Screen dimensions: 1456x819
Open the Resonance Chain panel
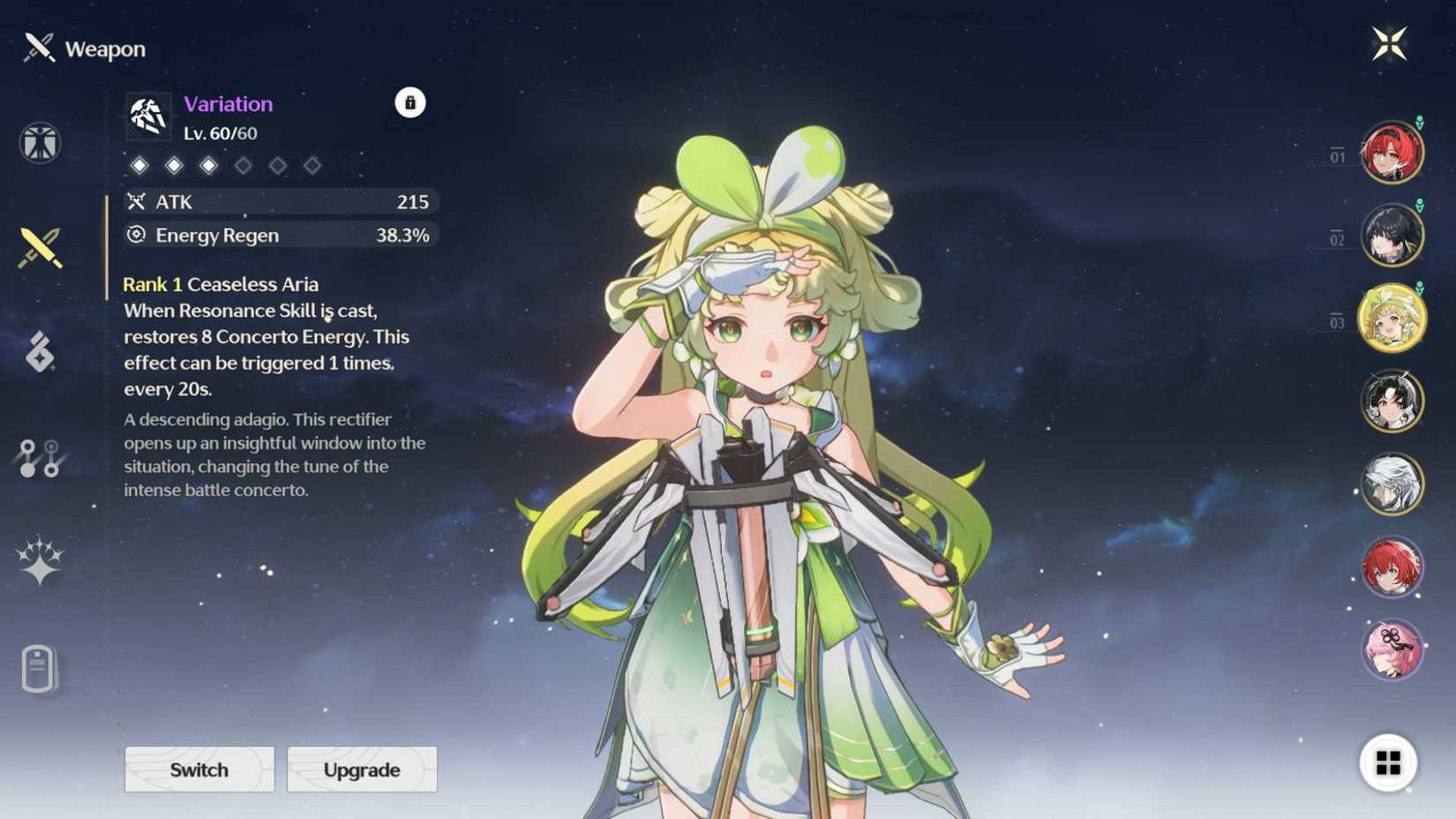pyautogui.click(x=40, y=457)
